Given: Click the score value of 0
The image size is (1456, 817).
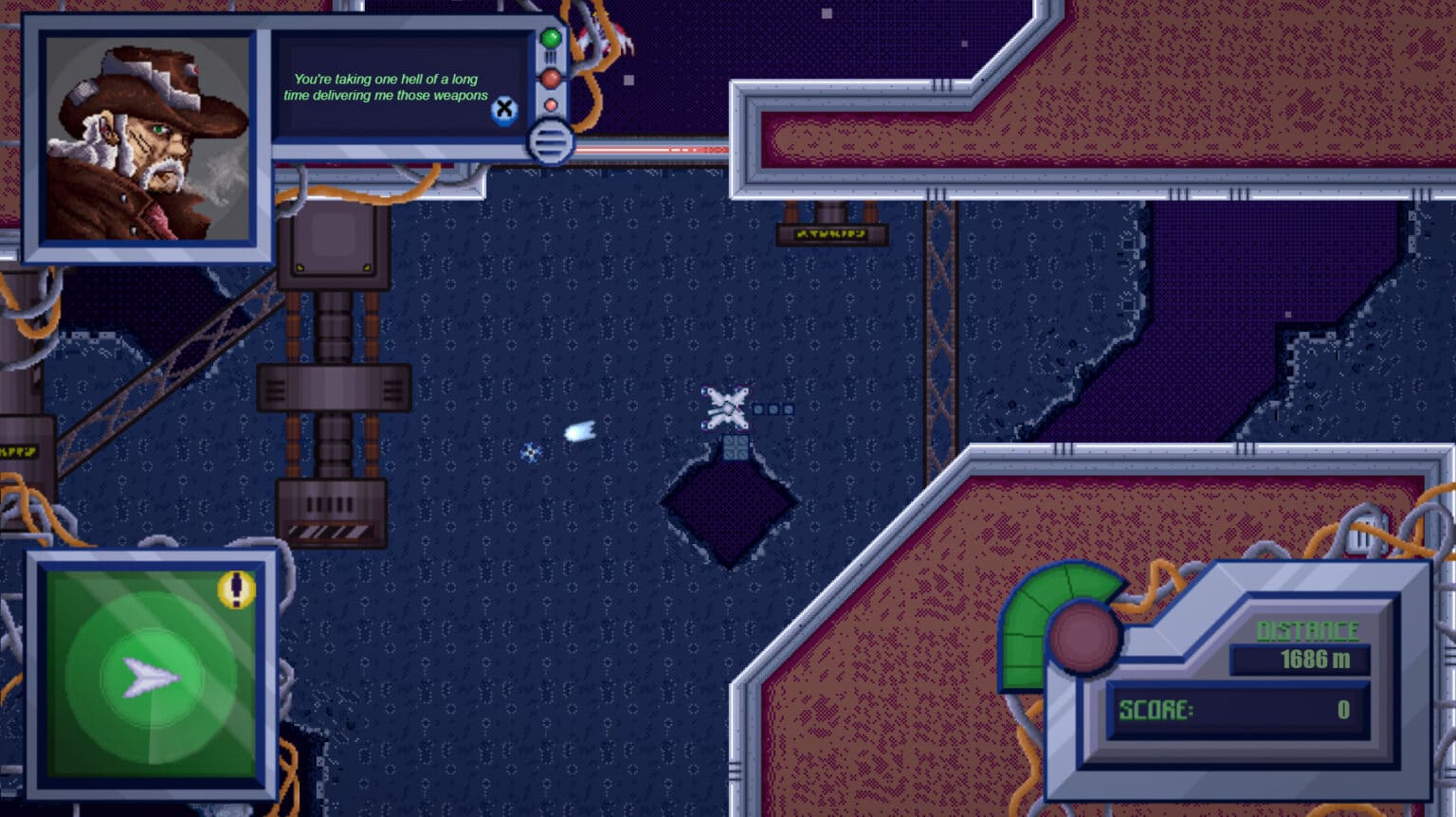Looking at the screenshot, I should pos(1343,708).
